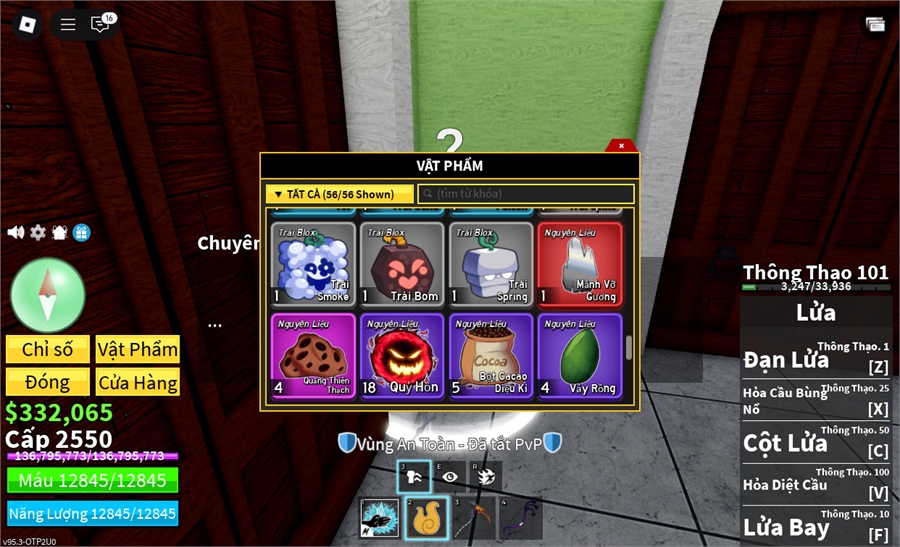Image resolution: width=900 pixels, height=547 pixels.
Task: Choose the Bột Cacao Diệu Kì bag
Action: (x=490, y=357)
